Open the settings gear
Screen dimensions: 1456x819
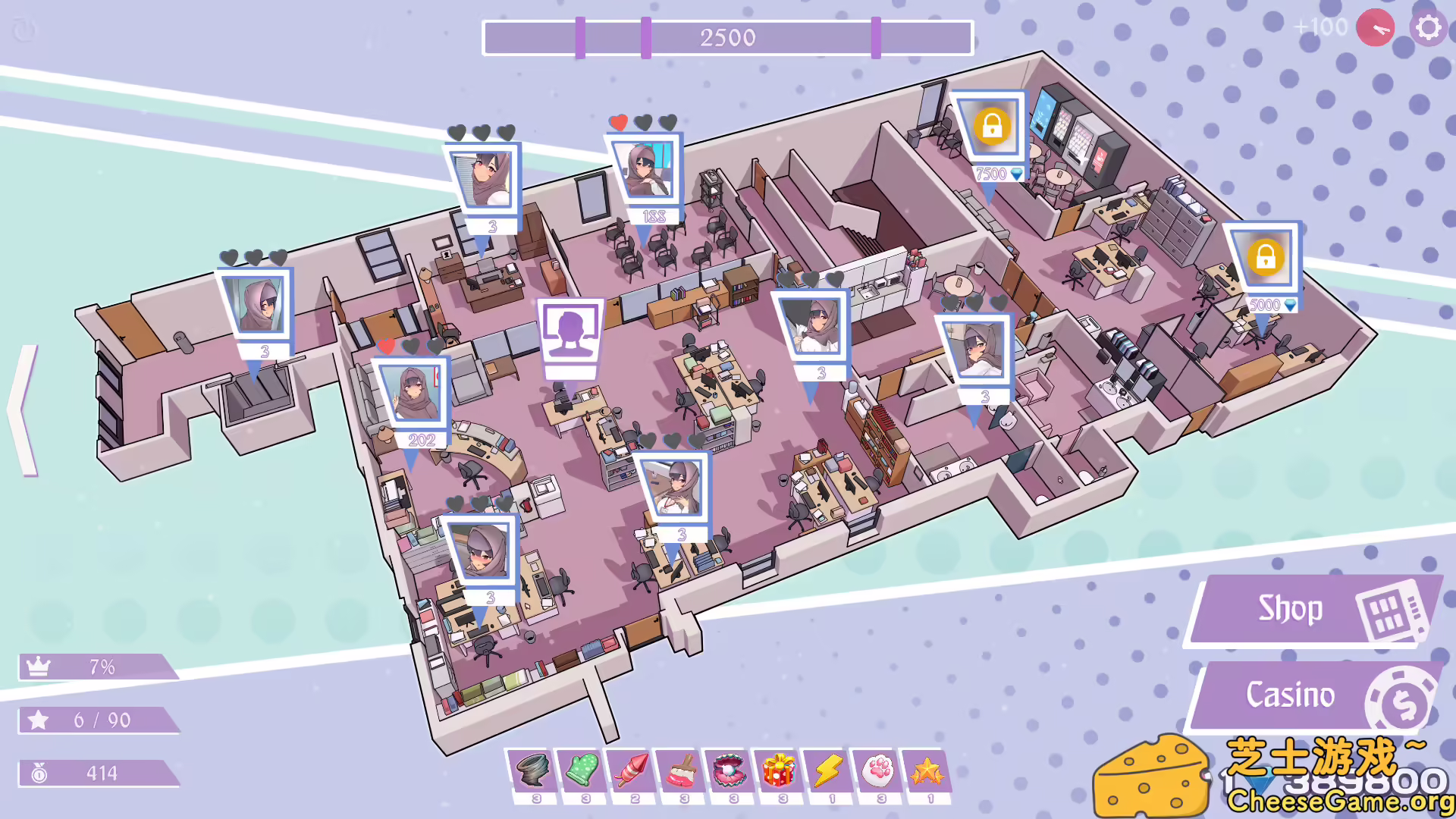click(1429, 28)
